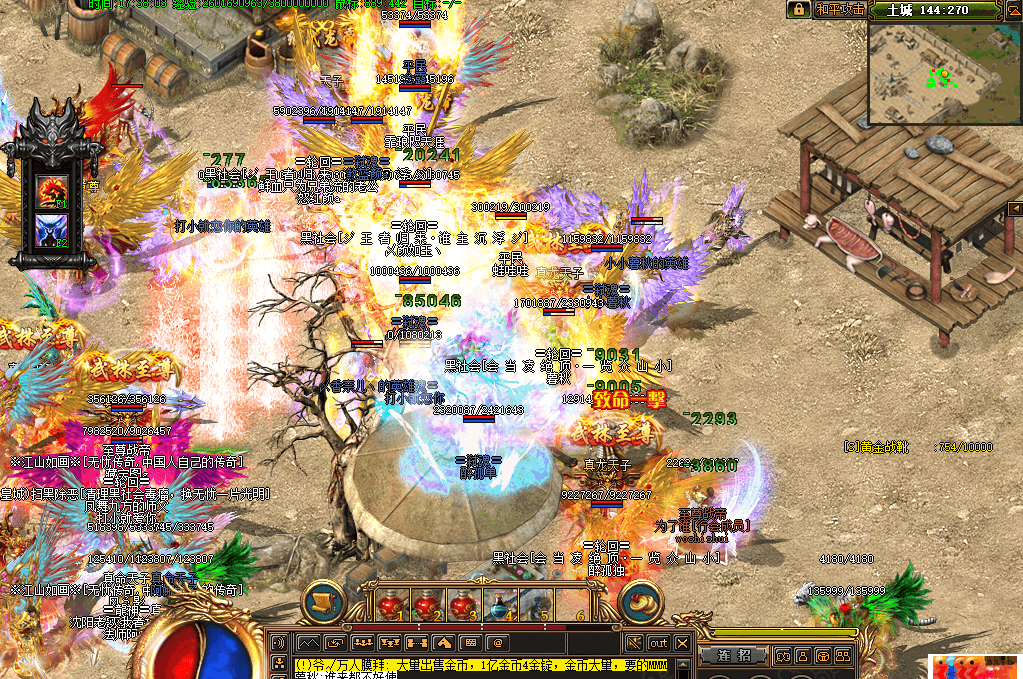Open the scroll icon round button
This screenshot has height=679, width=1023.
pos(323,601)
